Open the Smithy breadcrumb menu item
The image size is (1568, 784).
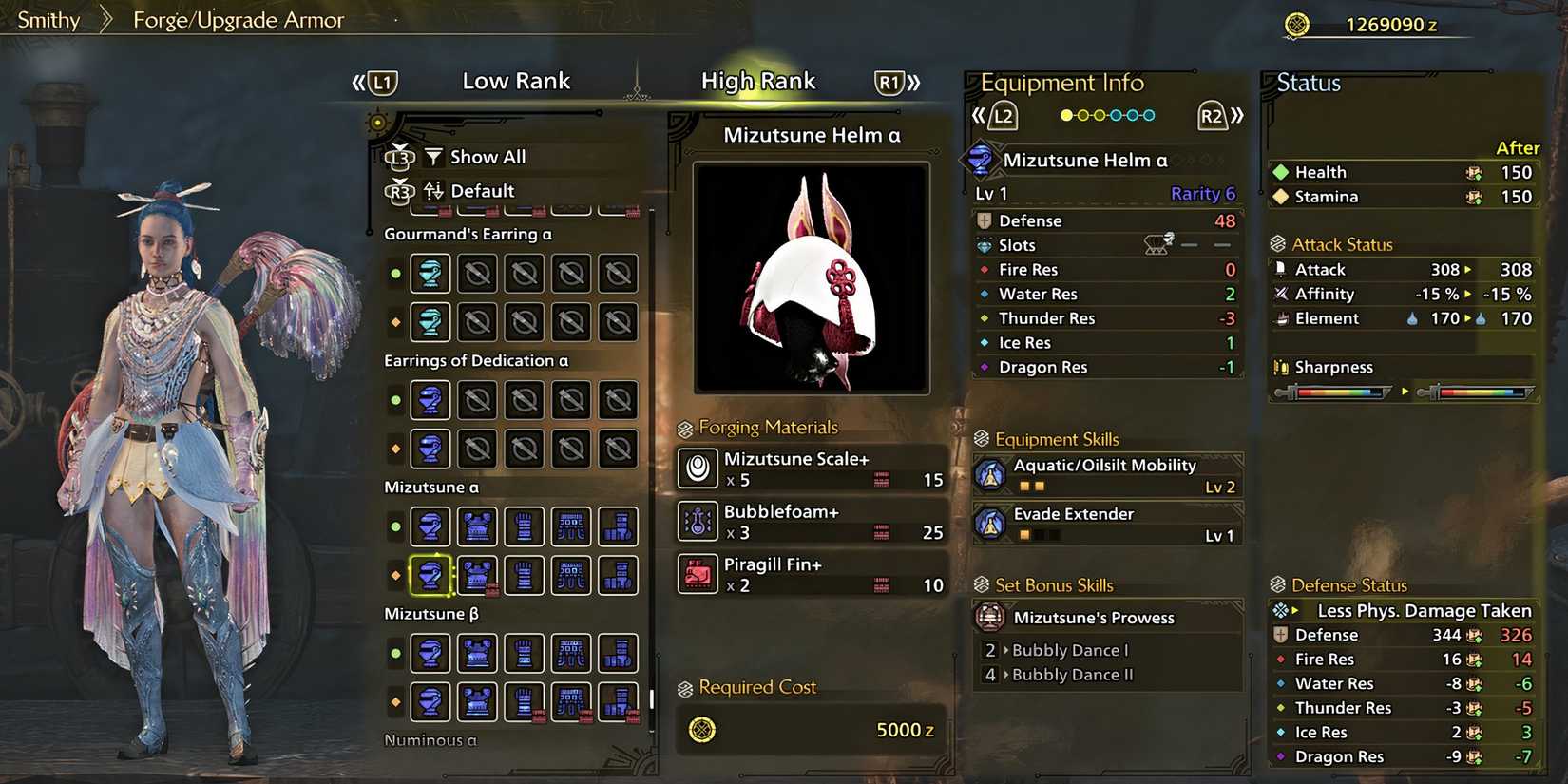48,19
